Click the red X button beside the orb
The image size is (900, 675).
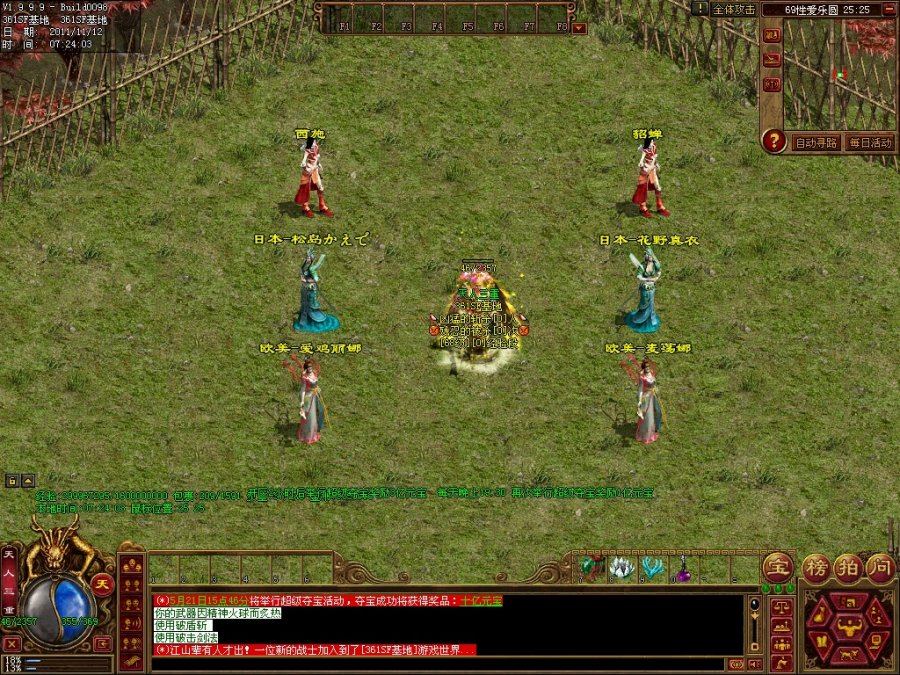pyautogui.click(x=12, y=644)
